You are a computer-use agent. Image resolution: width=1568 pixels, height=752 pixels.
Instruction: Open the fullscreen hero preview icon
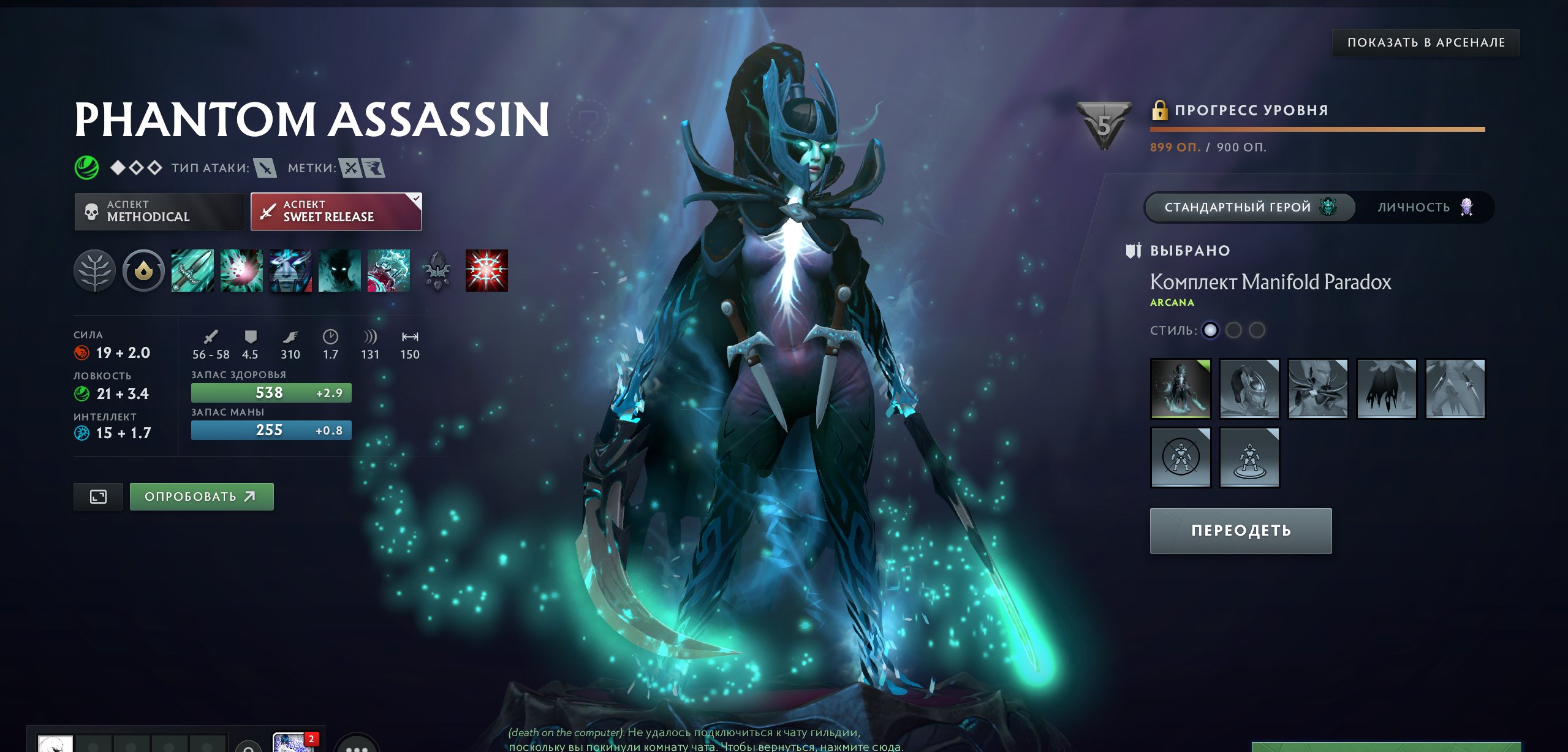click(97, 496)
